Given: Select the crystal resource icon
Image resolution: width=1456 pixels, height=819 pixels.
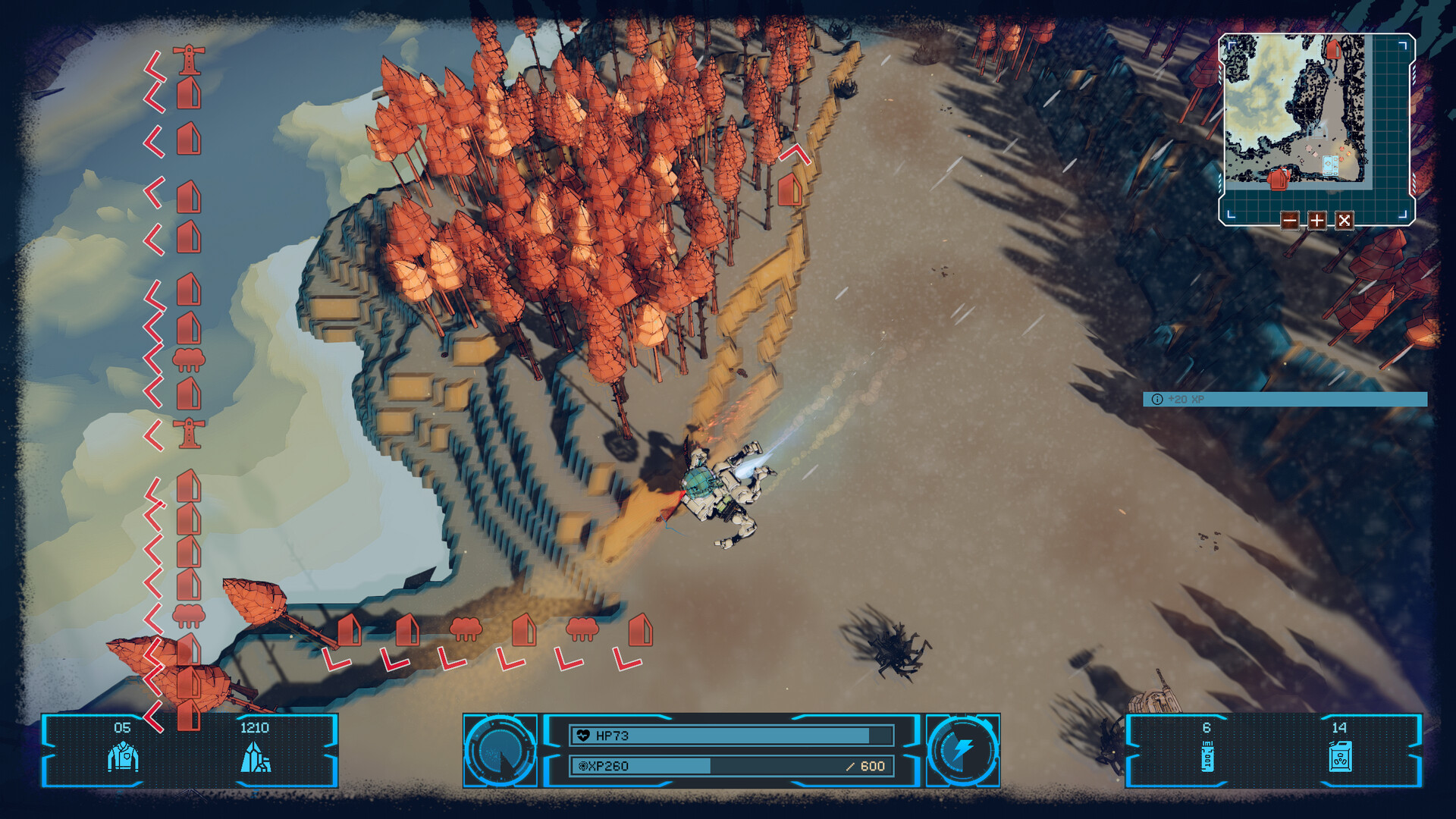Looking at the screenshot, I should click(x=256, y=757).
